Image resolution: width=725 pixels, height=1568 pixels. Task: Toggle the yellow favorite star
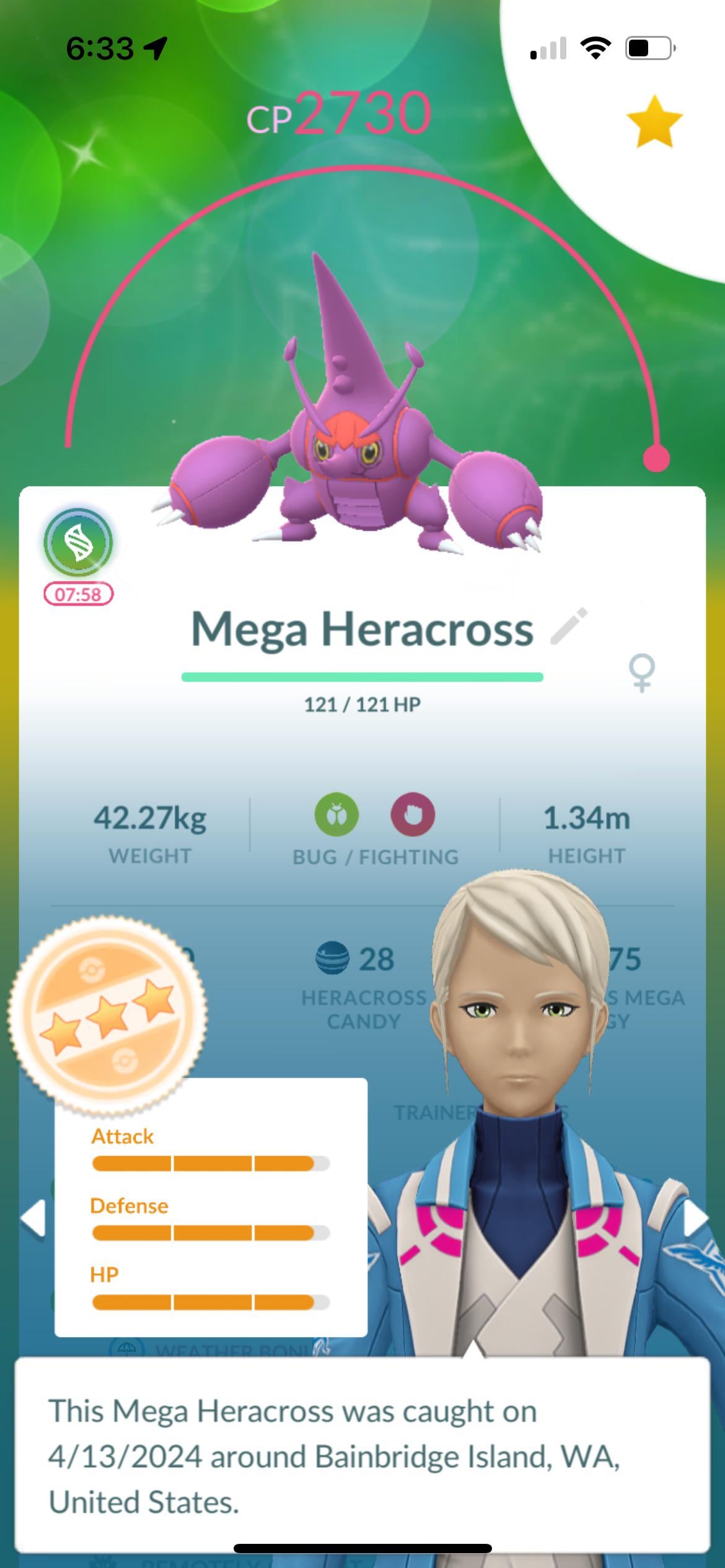654,121
